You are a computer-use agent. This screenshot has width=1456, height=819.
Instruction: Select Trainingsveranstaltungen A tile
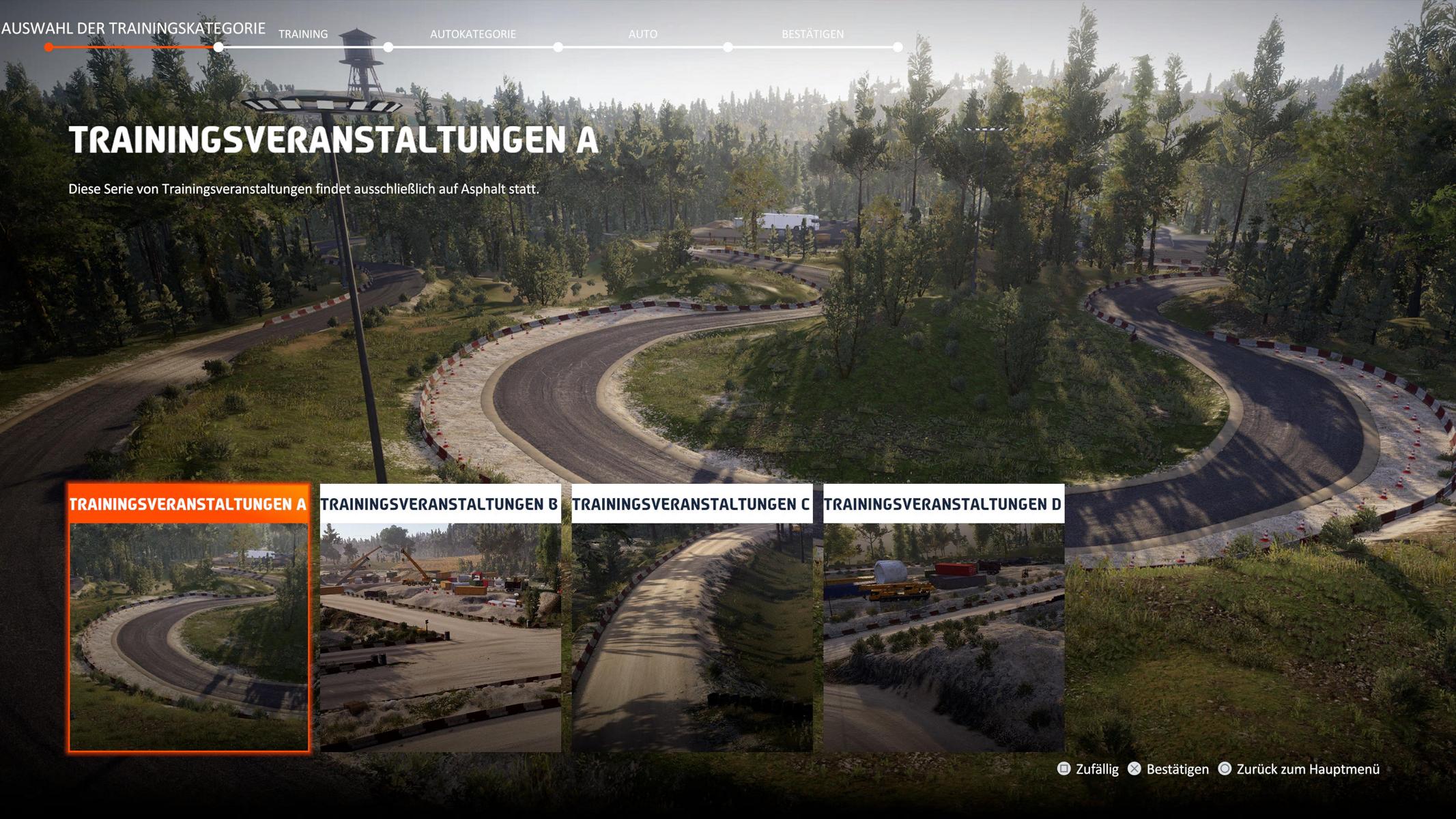188,618
